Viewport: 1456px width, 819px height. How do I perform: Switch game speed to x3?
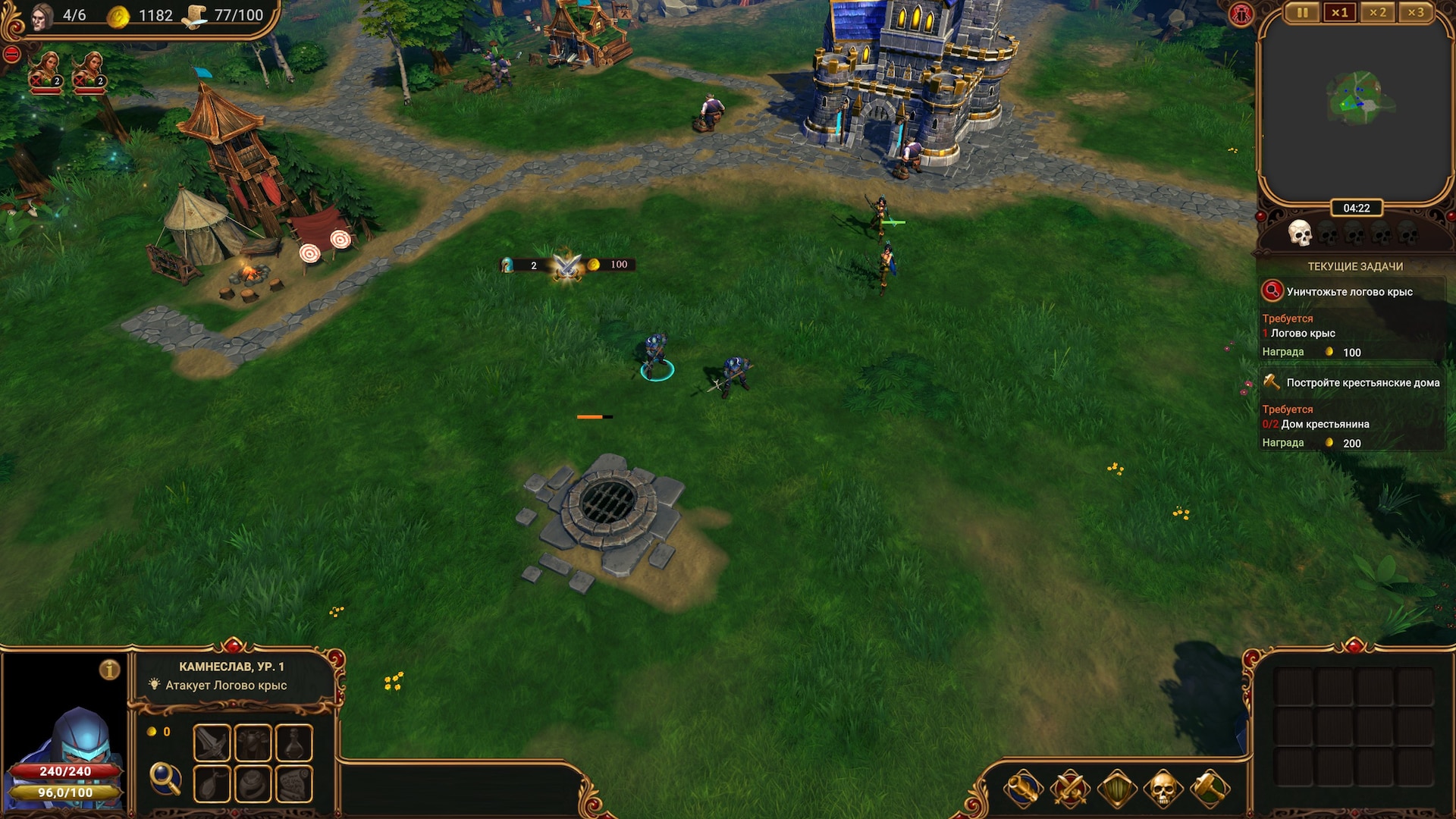pyautogui.click(x=1416, y=13)
